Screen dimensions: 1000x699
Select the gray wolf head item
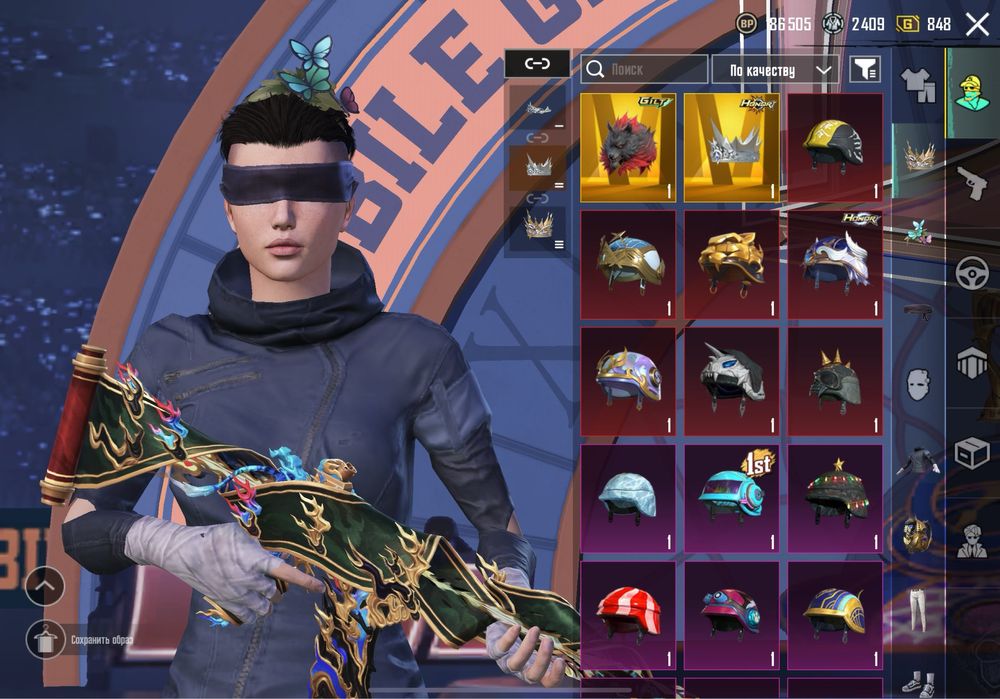coord(628,148)
